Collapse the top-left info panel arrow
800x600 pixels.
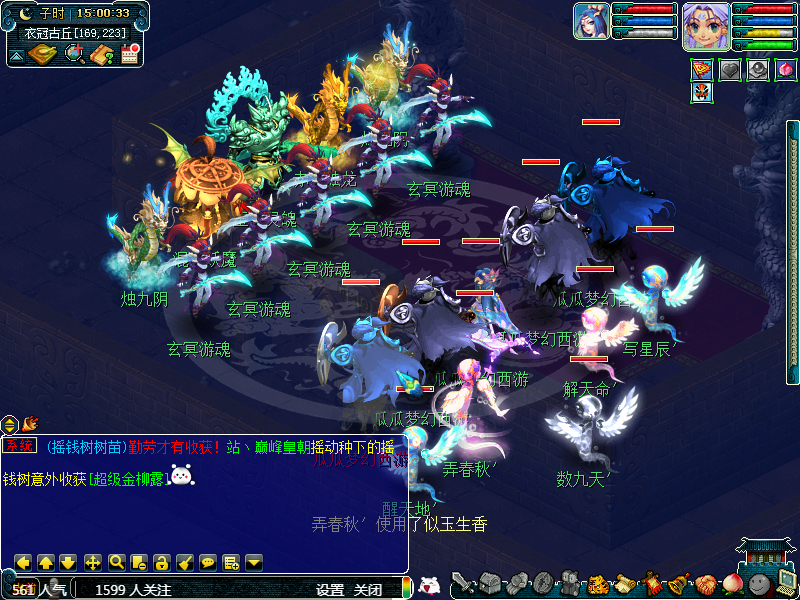click(16, 55)
